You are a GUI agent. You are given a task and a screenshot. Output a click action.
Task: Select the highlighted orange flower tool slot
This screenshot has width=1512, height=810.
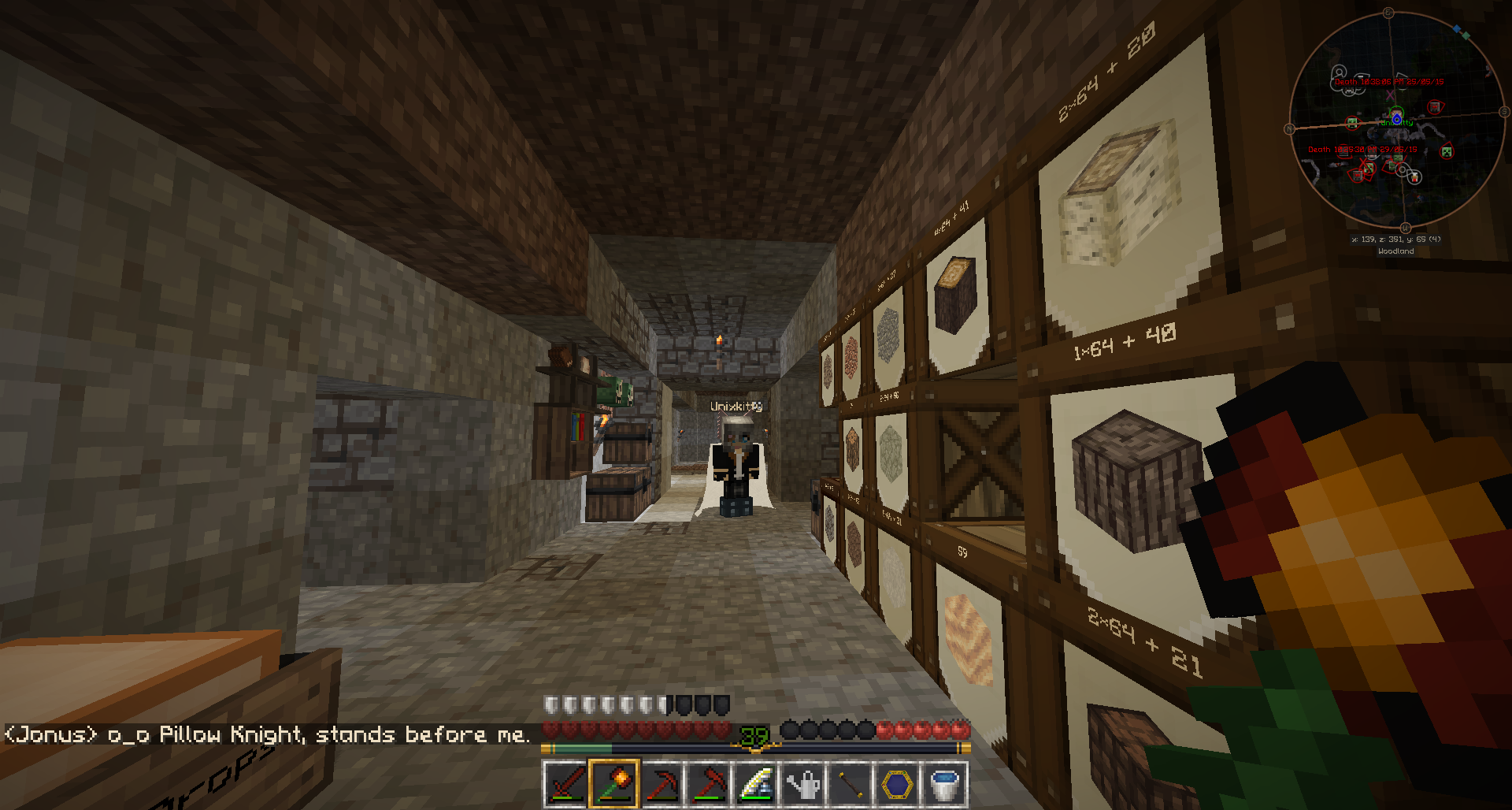(x=613, y=784)
